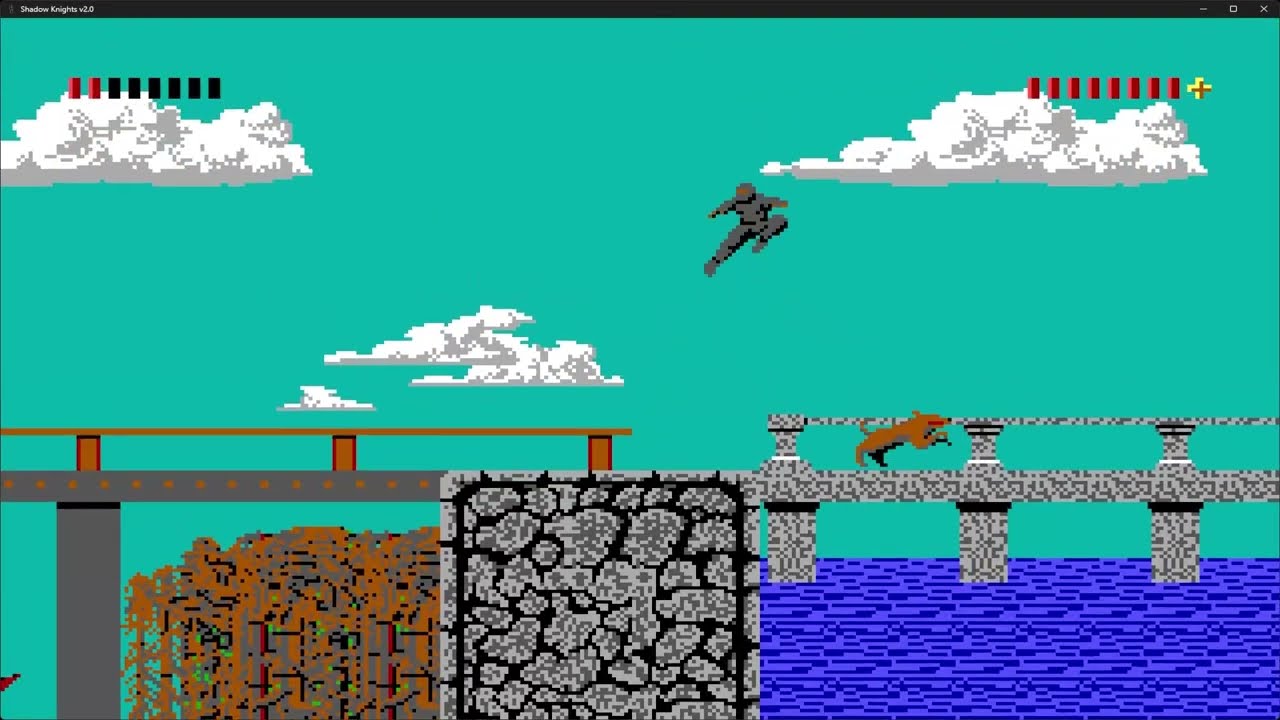1280x720 pixels.
Task: Click the yellow shuriken icon beside the enemy health bar
Action: pyautogui.click(x=1197, y=89)
